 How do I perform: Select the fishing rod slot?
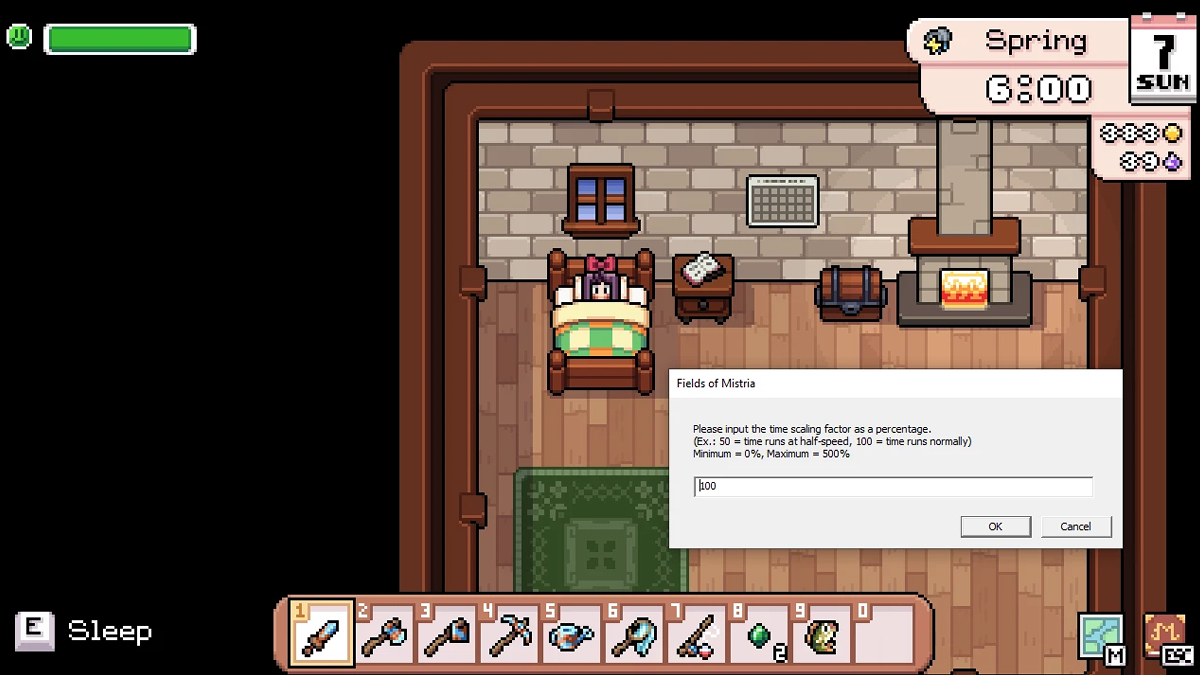(694, 634)
